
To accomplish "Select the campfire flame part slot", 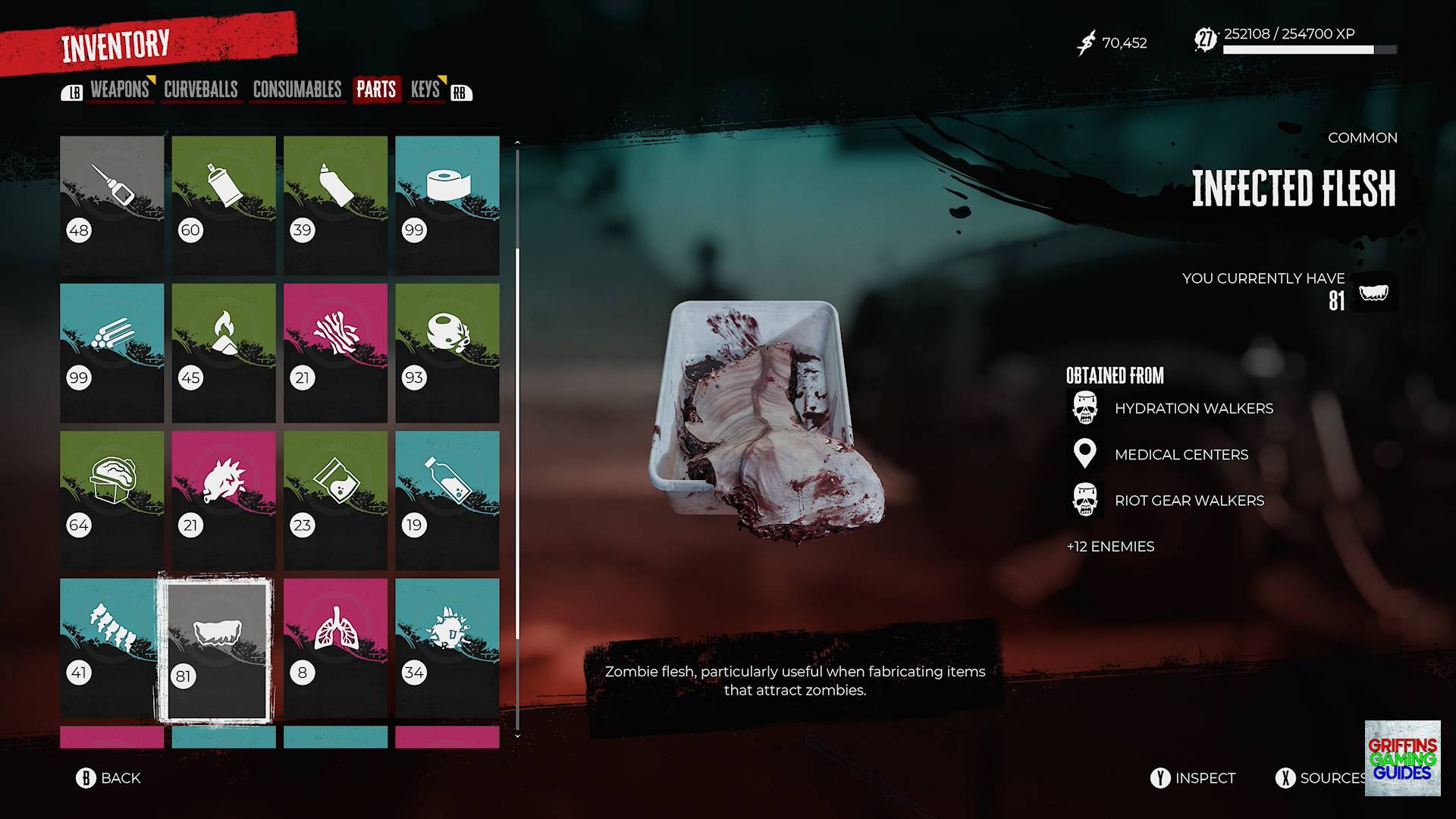I will tap(224, 353).
